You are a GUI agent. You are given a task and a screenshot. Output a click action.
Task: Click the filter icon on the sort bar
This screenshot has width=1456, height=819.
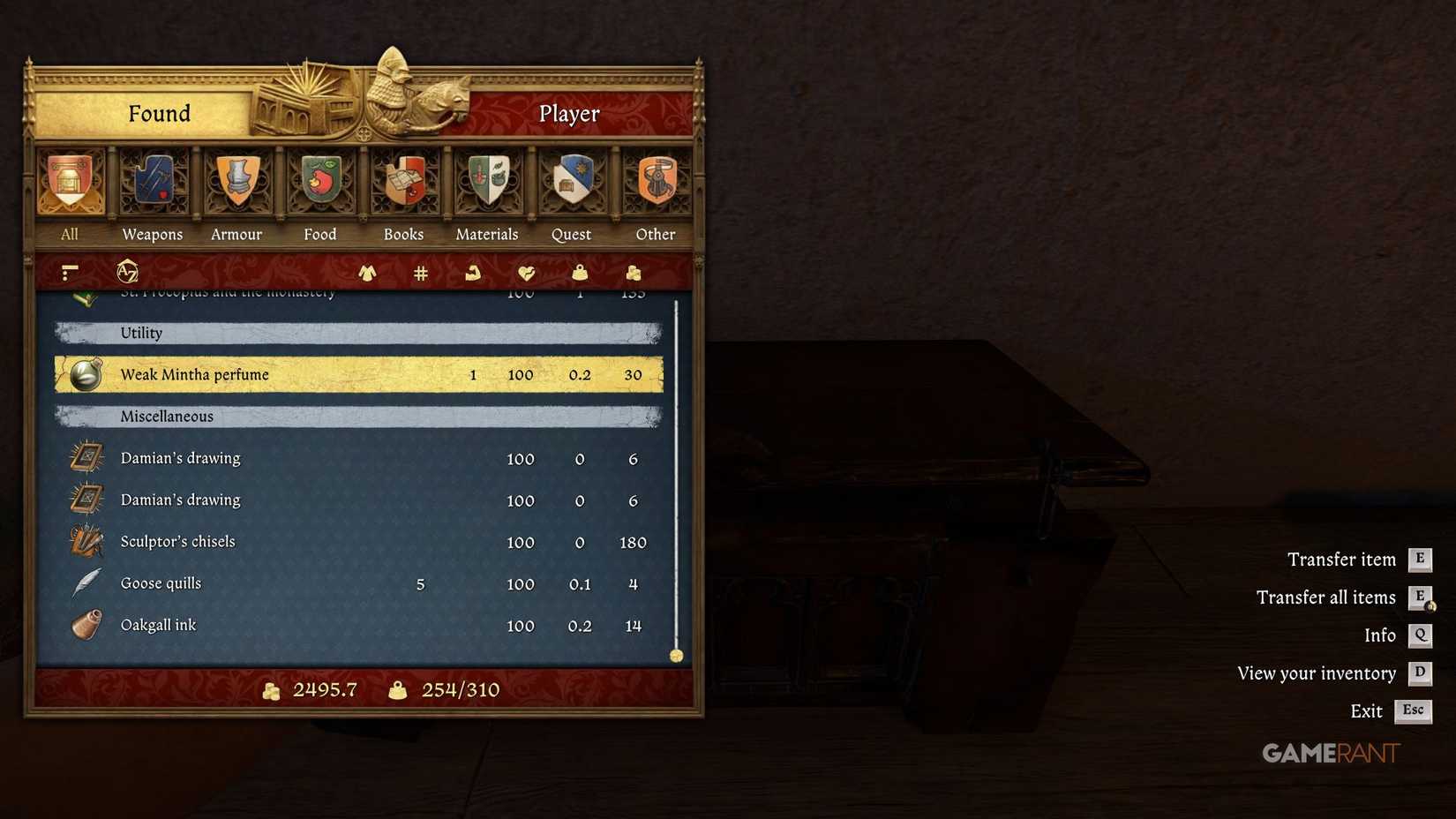[x=69, y=272]
